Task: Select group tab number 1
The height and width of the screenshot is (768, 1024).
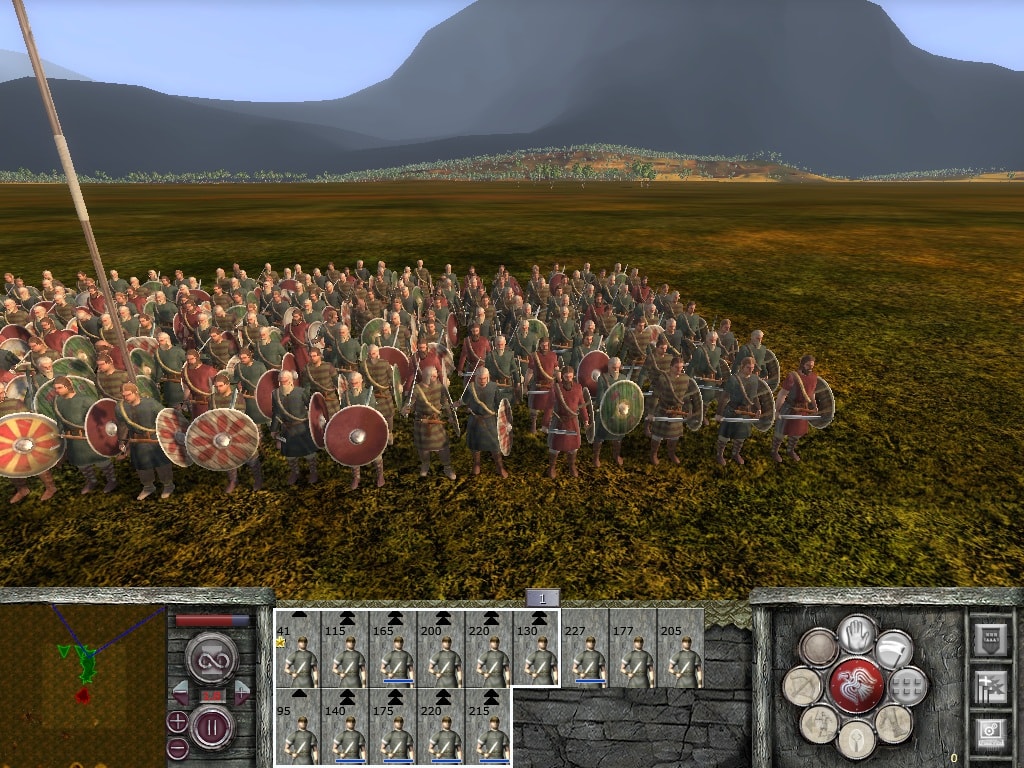Action: [542, 598]
